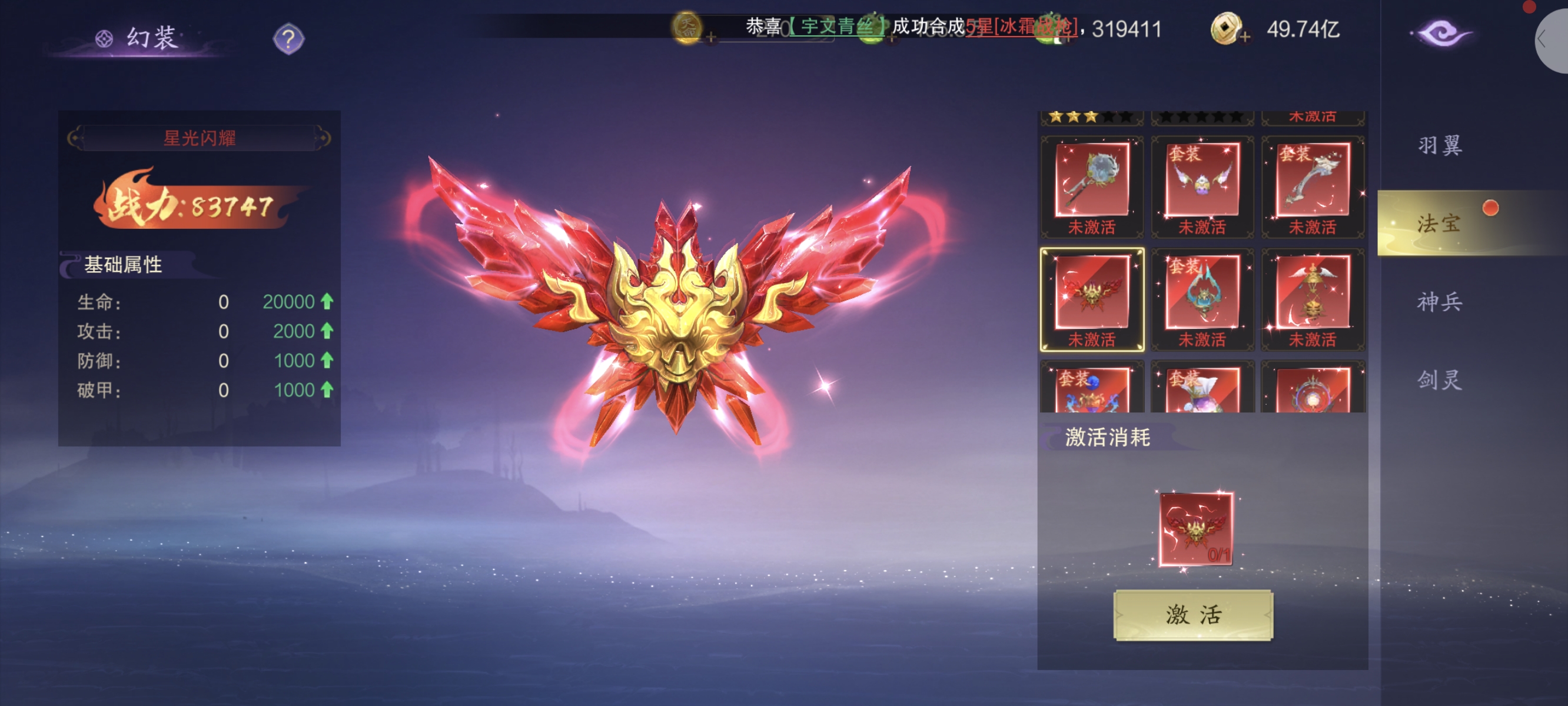
Task: Add more gold coins with plus icon
Action: click(1245, 37)
